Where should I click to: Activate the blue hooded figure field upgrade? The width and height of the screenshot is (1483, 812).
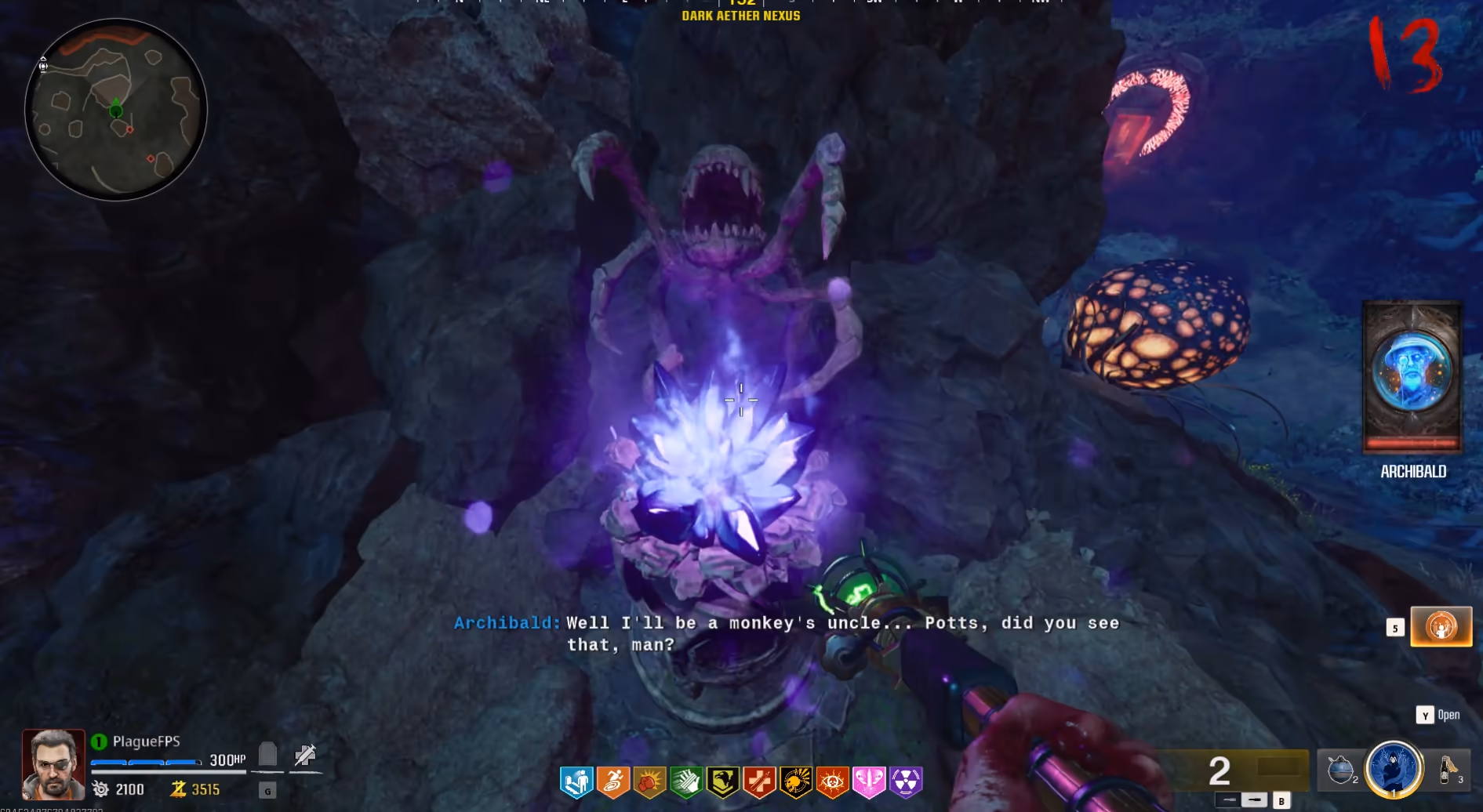1394,769
